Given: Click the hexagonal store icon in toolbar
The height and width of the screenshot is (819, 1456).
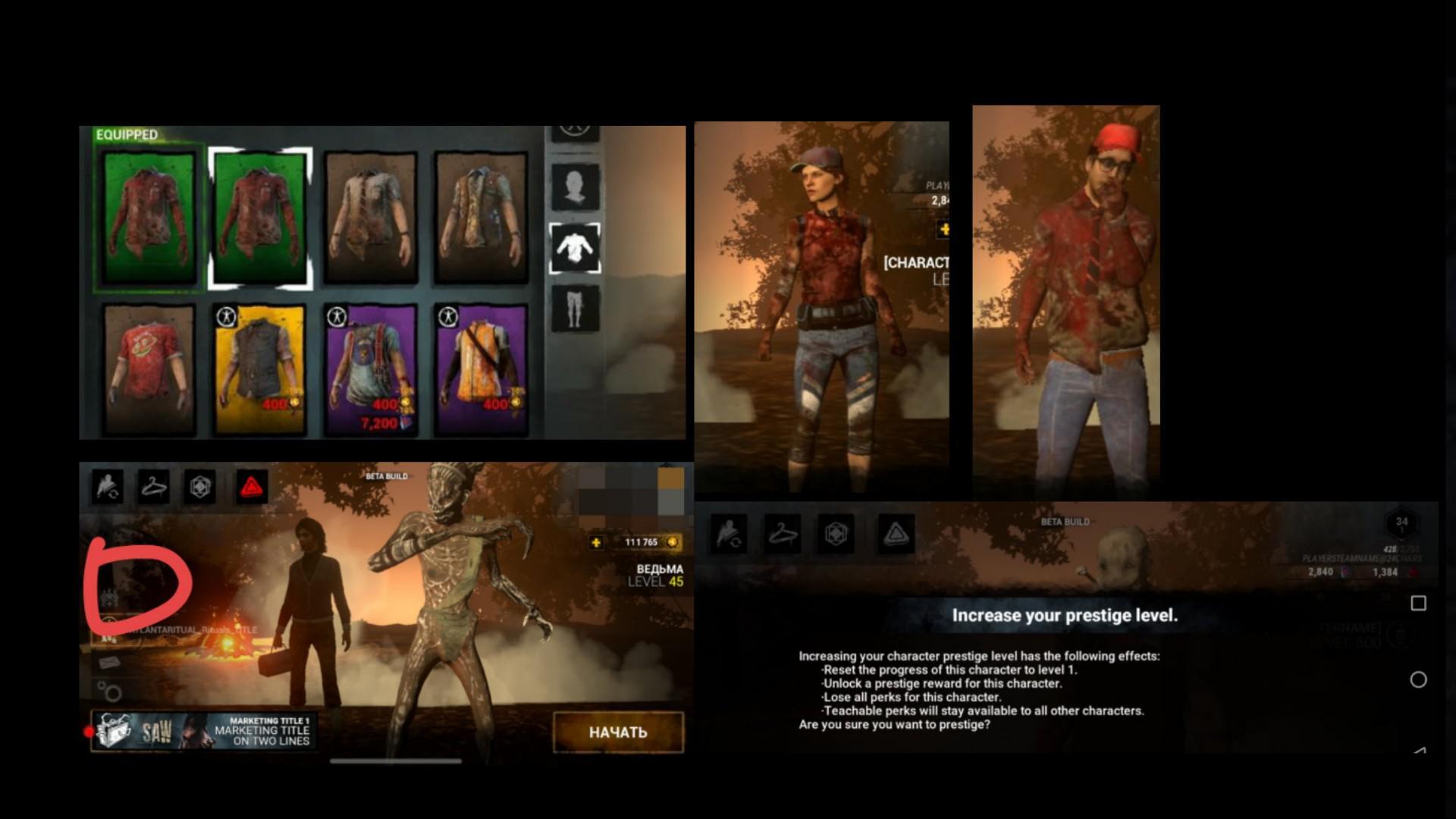Looking at the screenshot, I should pyautogui.click(x=199, y=486).
